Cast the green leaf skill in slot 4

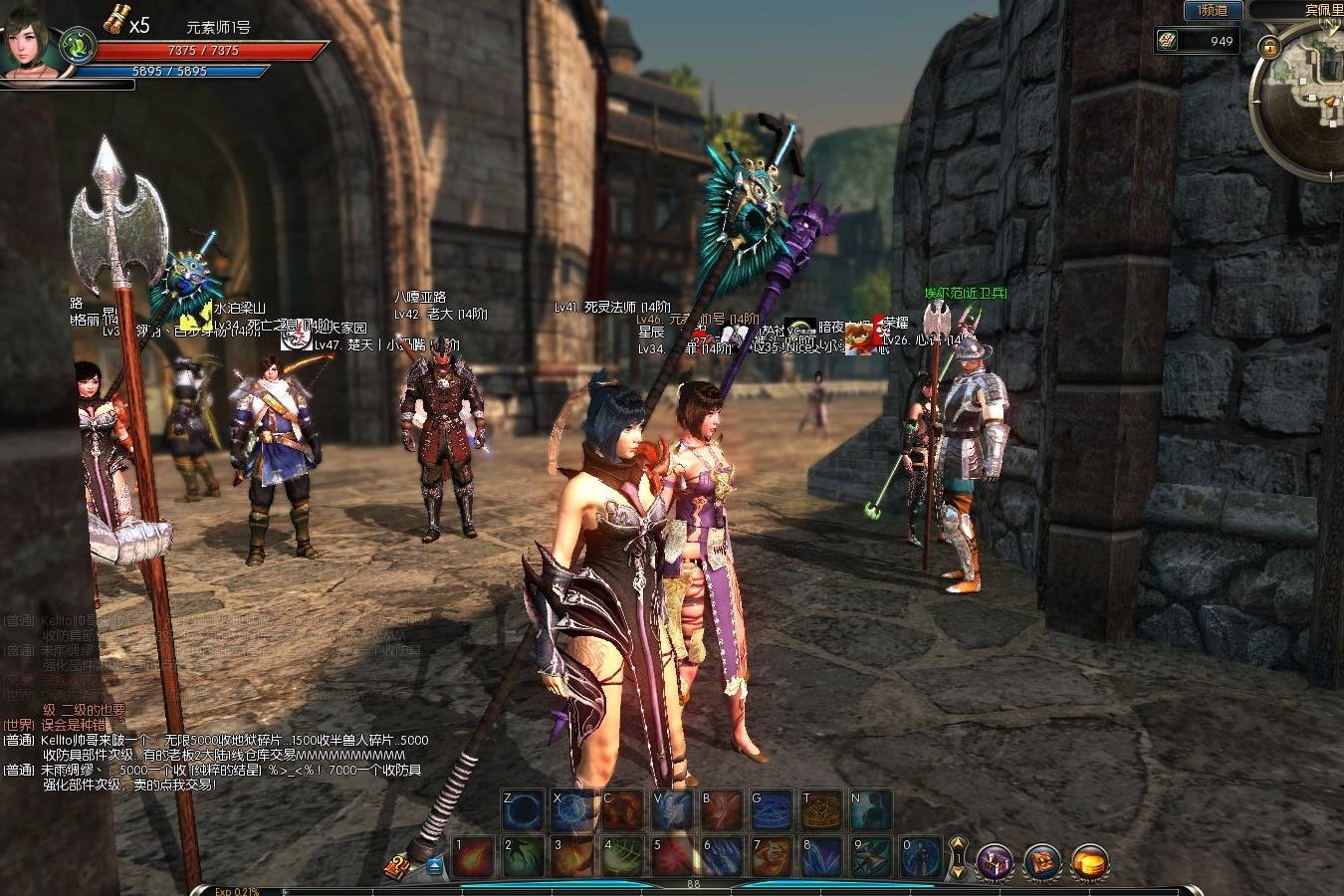[x=622, y=856]
